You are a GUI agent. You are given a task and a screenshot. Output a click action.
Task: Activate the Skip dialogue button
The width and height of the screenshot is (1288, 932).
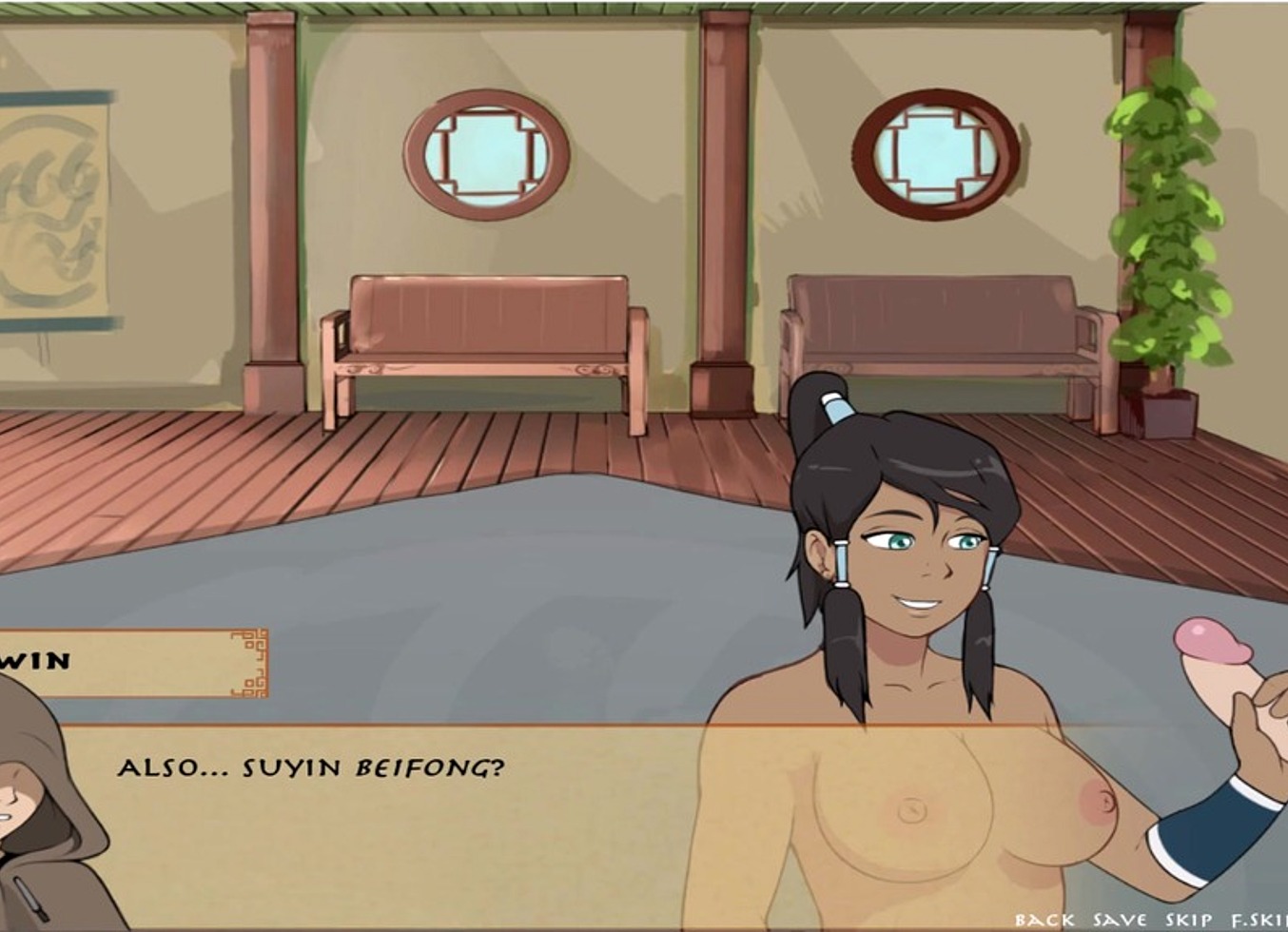[1188, 920]
